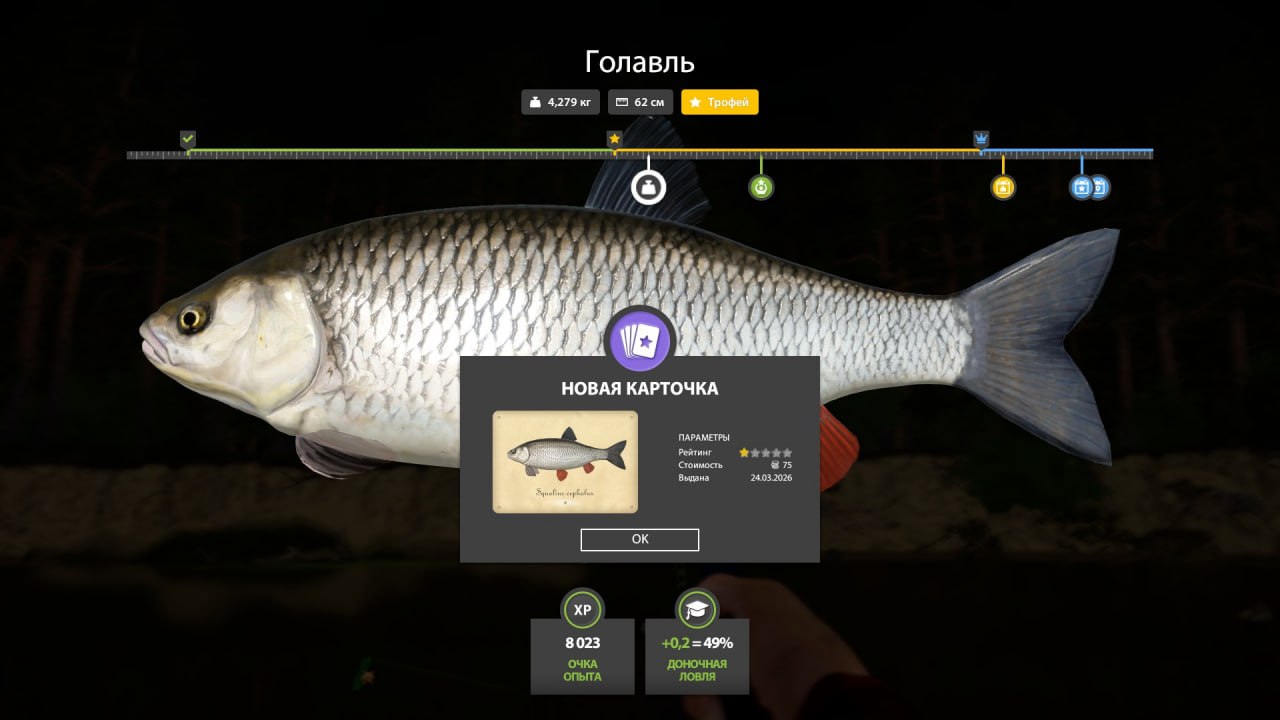Select the white weight marker on the scale
The image size is (1280, 720).
tap(648, 187)
